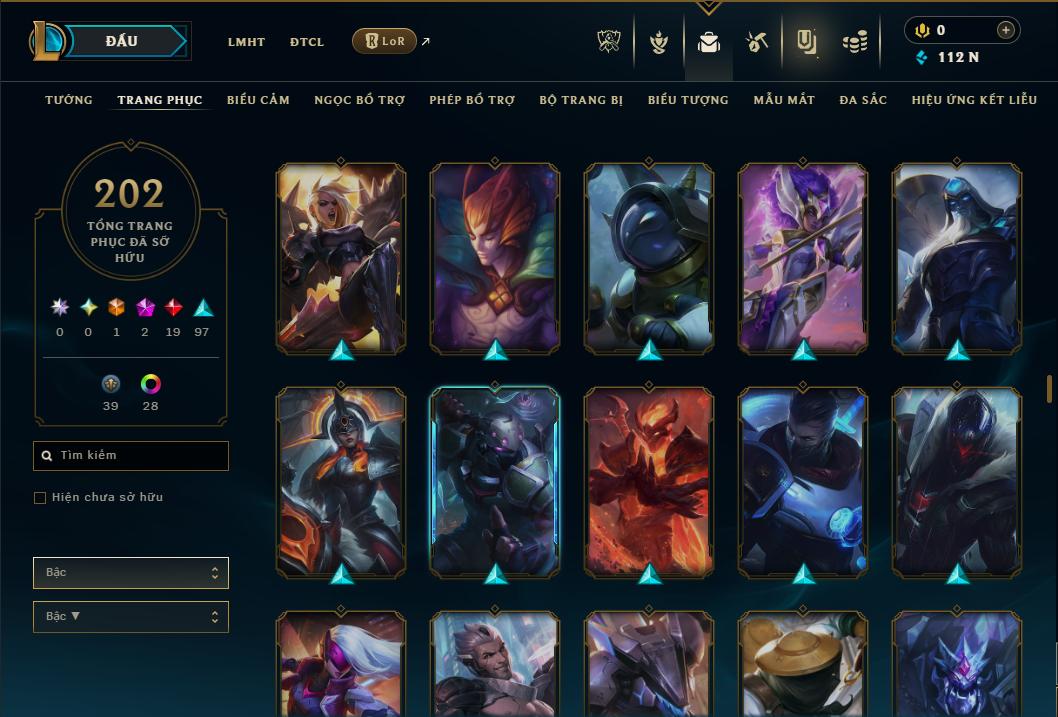Switch to the TƯỚNG tab

click(x=69, y=100)
